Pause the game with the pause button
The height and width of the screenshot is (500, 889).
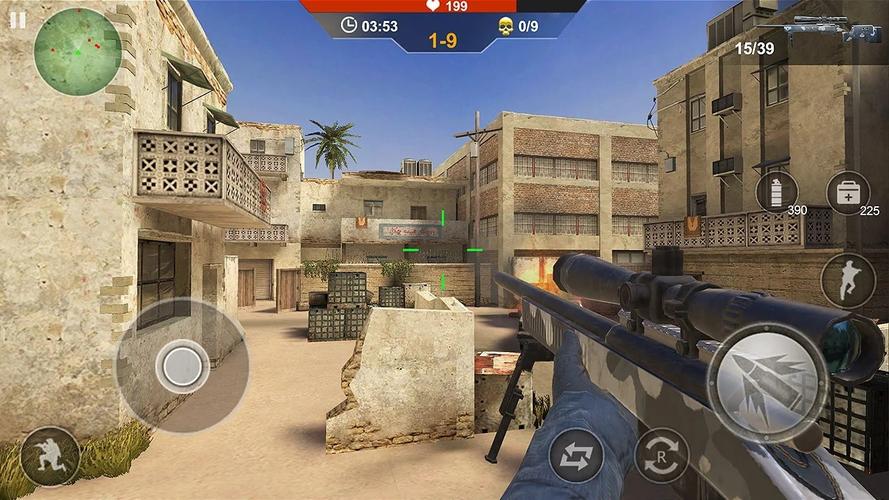click(17, 20)
